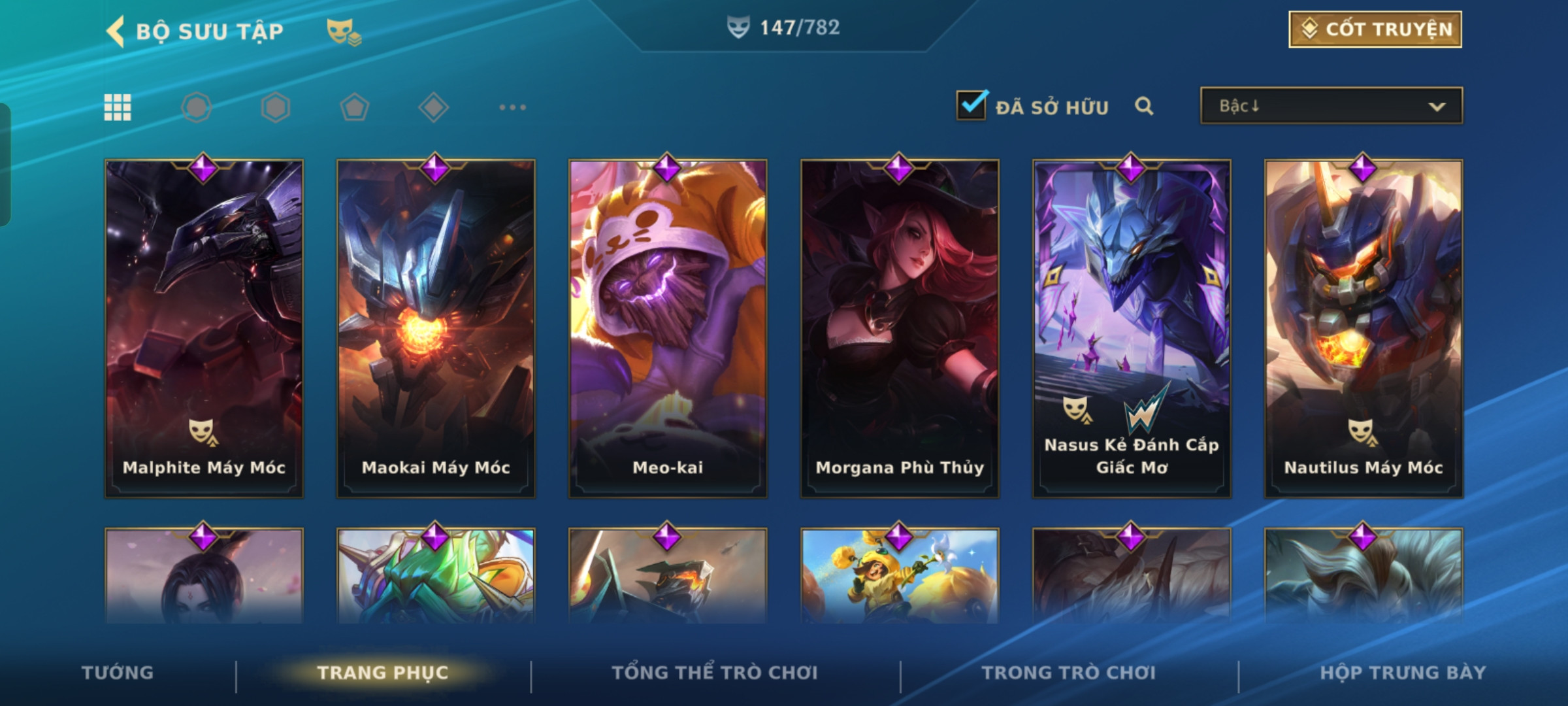1568x706 pixels.
Task: Select the Malphite Máy Móc skin card
Action: click(x=204, y=328)
